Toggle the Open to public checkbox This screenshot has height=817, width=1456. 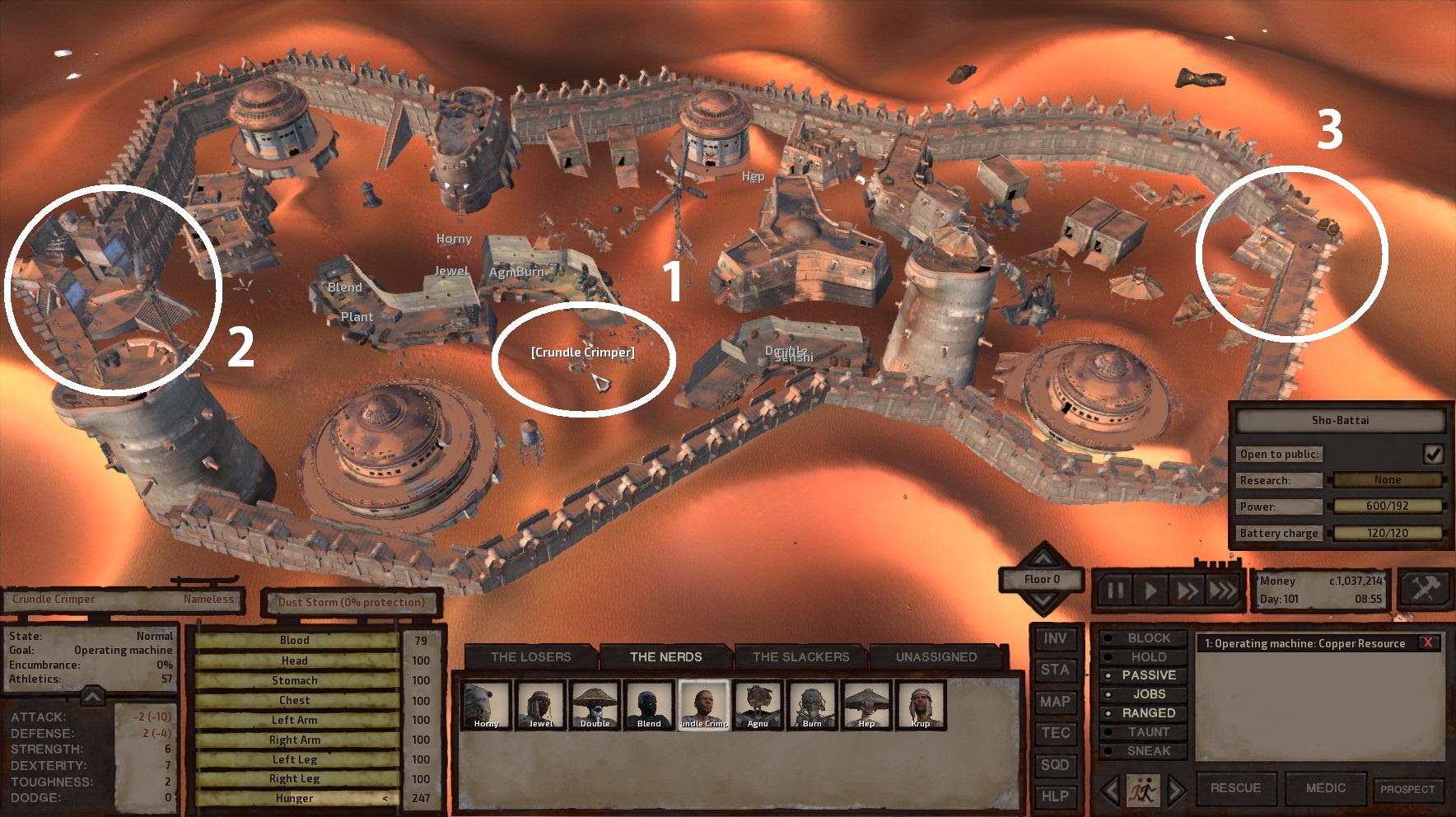(x=1432, y=453)
